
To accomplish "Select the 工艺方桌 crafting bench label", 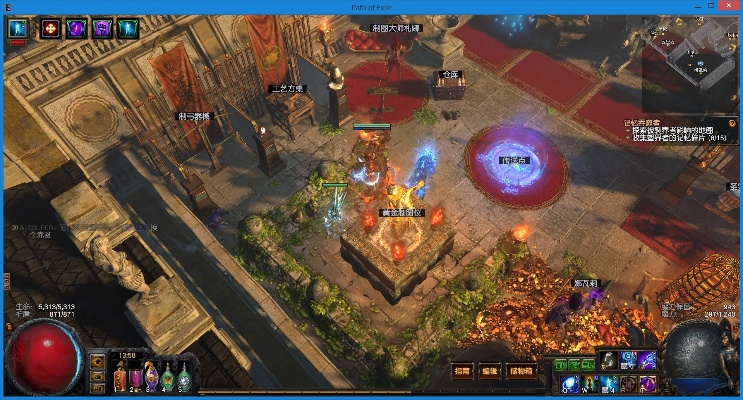I will (x=287, y=88).
